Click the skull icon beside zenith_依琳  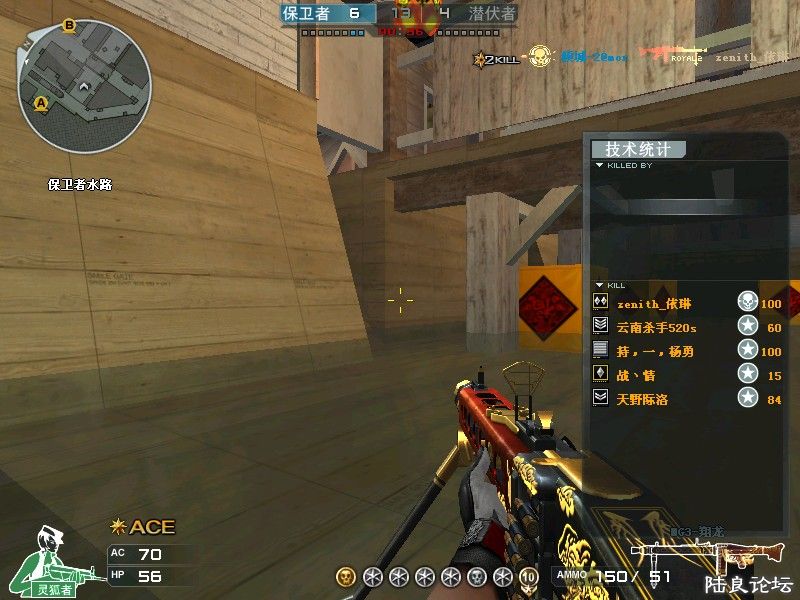(x=746, y=303)
